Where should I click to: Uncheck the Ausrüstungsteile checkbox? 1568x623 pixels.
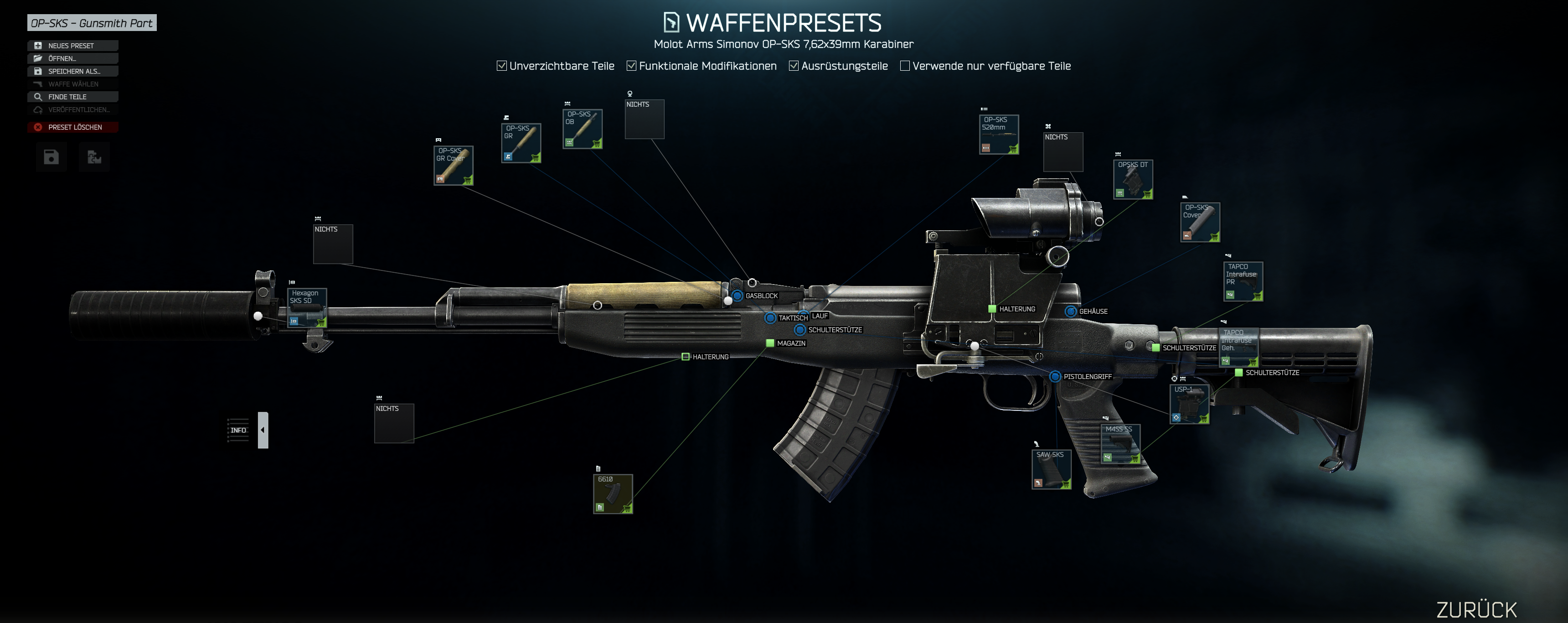pos(794,66)
